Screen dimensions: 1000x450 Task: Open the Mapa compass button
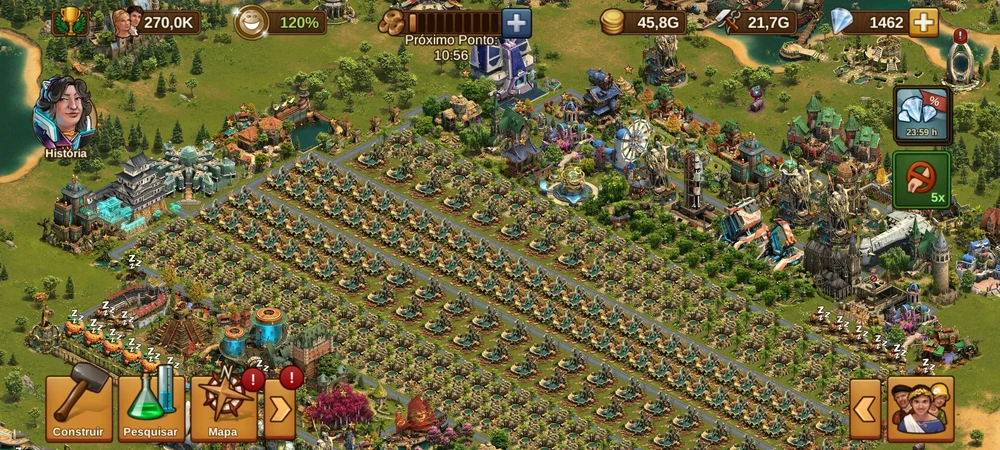point(224,407)
